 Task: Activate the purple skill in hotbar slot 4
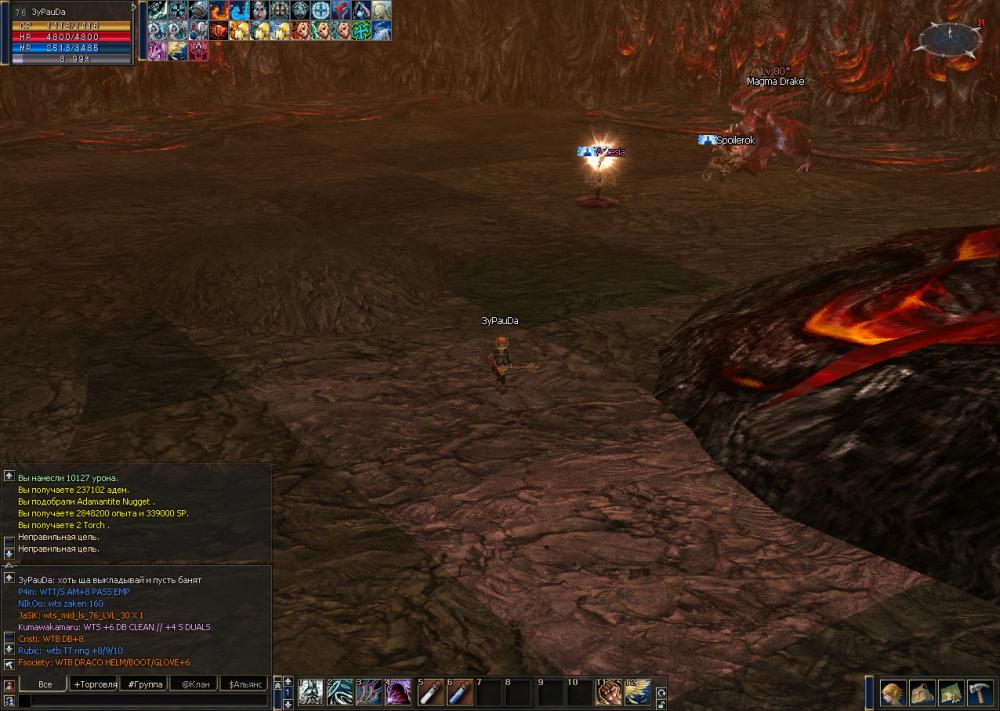pyautogui.click(x=399, y=692)
